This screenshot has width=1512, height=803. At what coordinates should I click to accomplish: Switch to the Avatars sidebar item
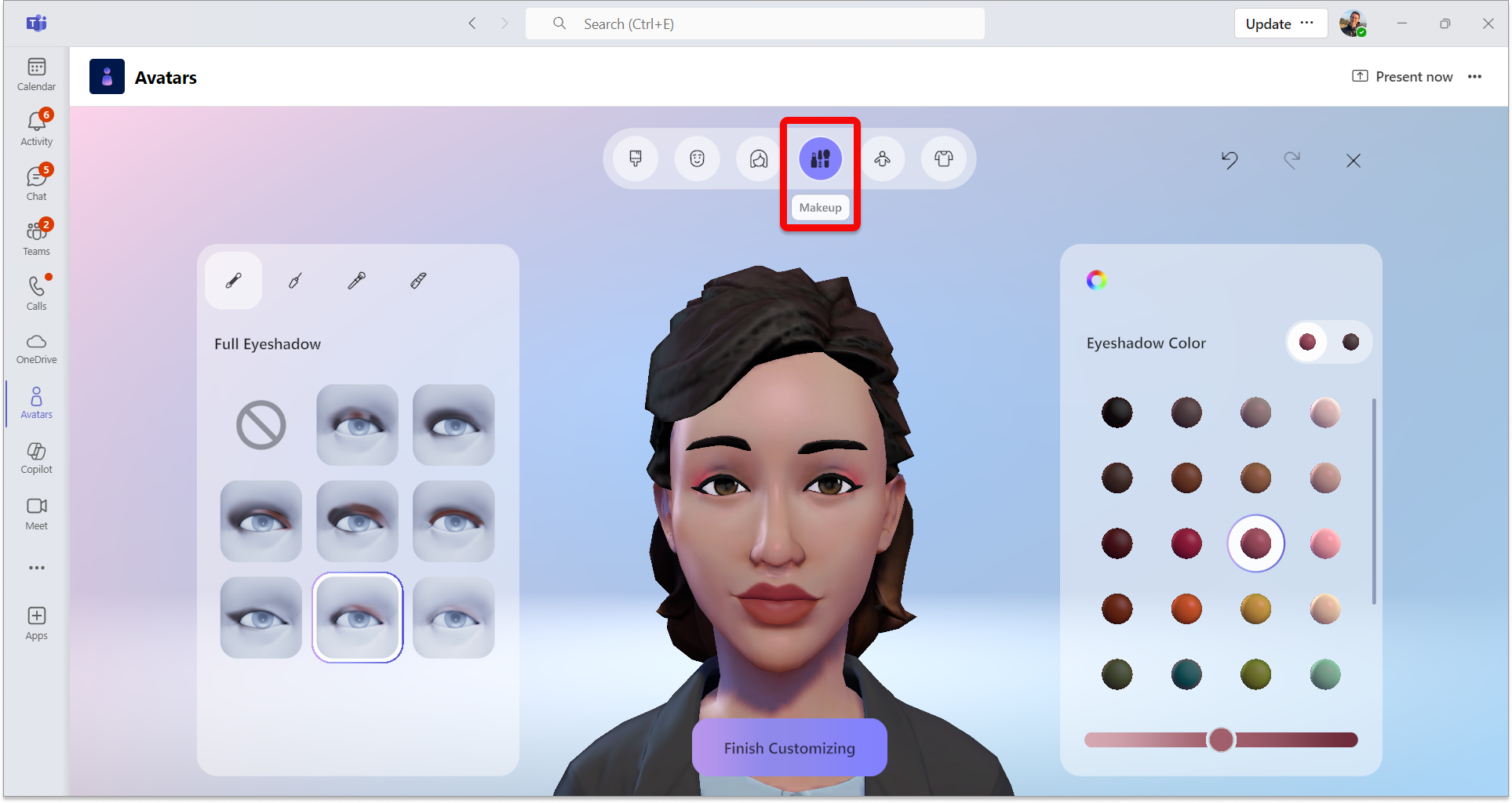(x=36, y=402)
